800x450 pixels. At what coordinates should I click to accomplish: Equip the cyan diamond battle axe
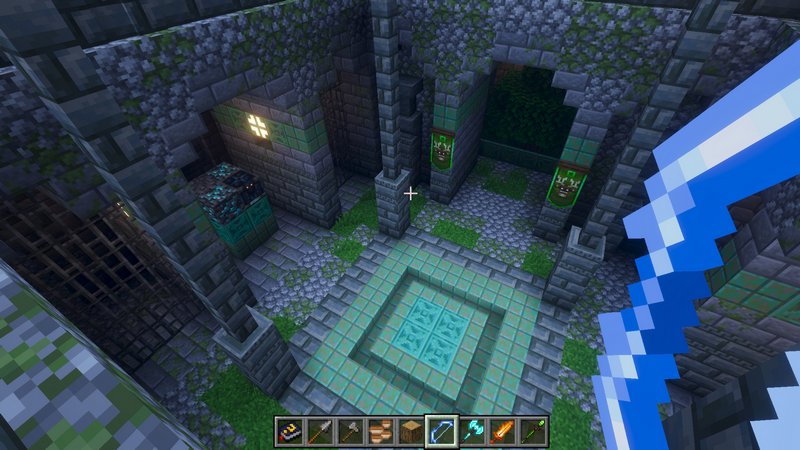[471, 431]
